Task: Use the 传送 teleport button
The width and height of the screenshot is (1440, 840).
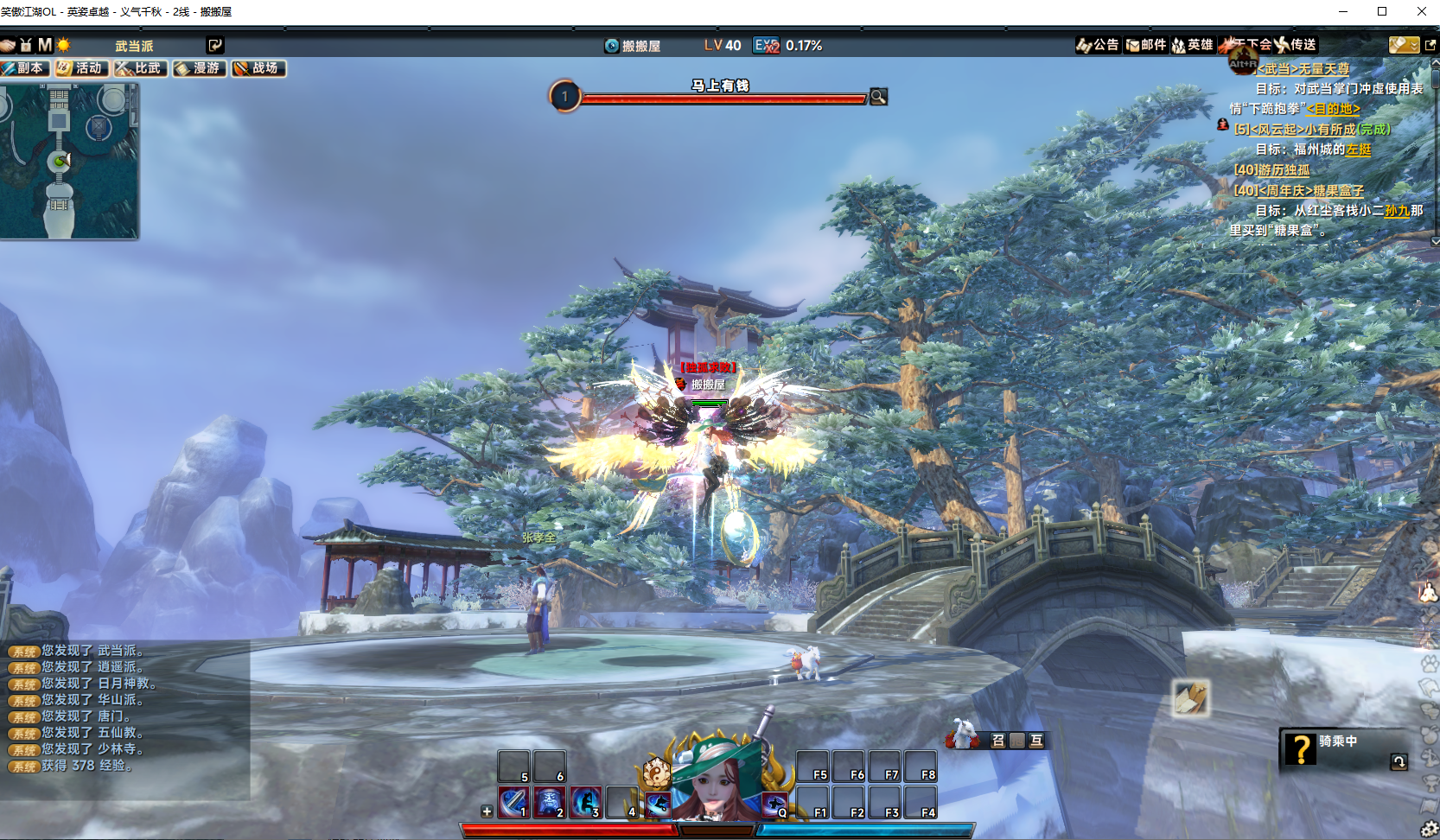Action: point(1297,45)
